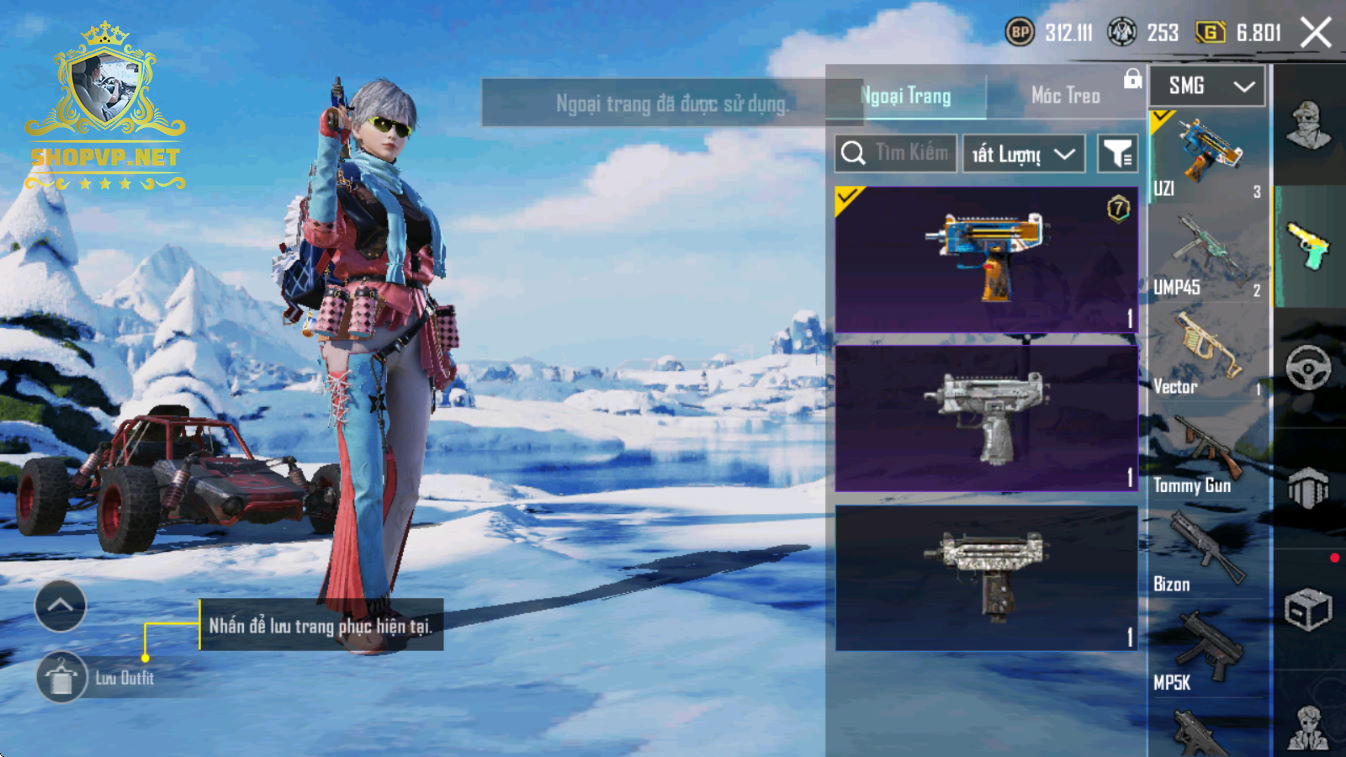Open the SMG weapon type dropdown
Image resolution: width=1346 pixels, height=757 pixels.
point(1207,87)
